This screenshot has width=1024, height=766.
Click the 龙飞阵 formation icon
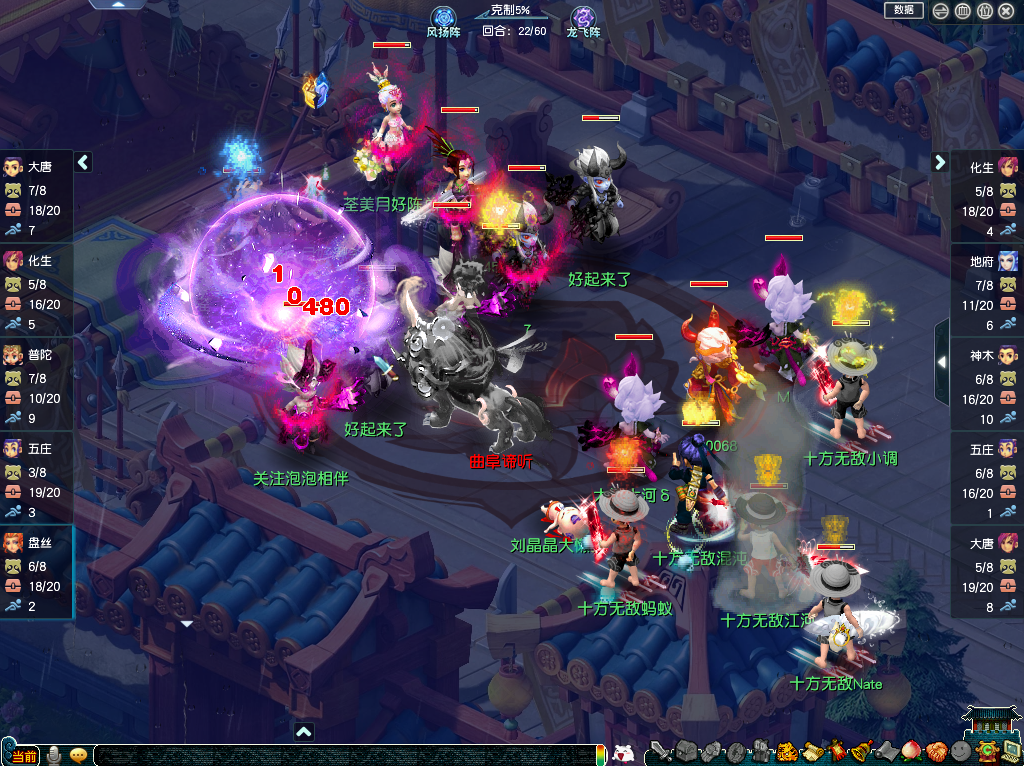tap(583, 19)
